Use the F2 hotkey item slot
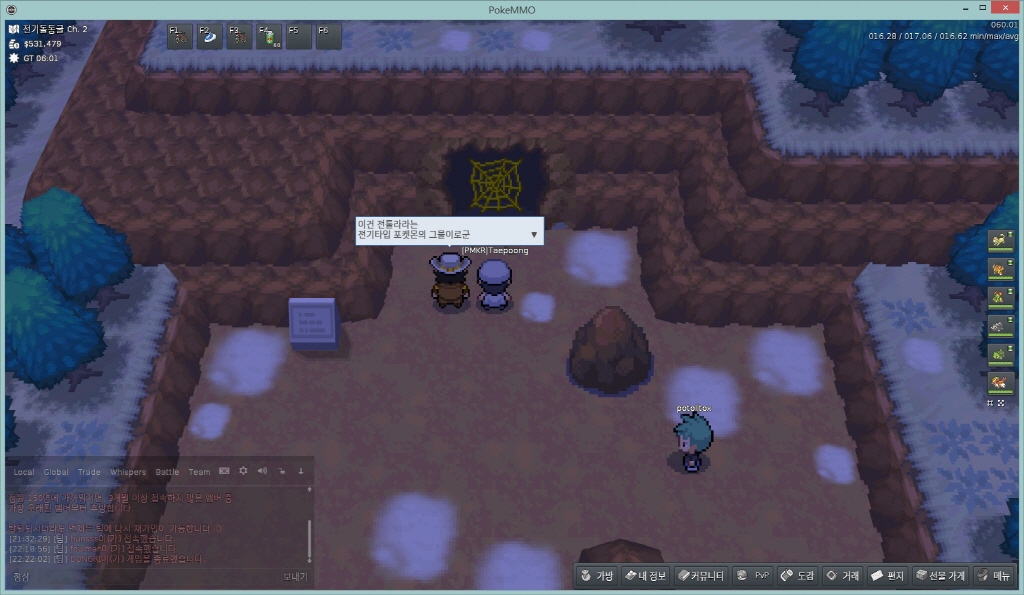 point(210,37)
